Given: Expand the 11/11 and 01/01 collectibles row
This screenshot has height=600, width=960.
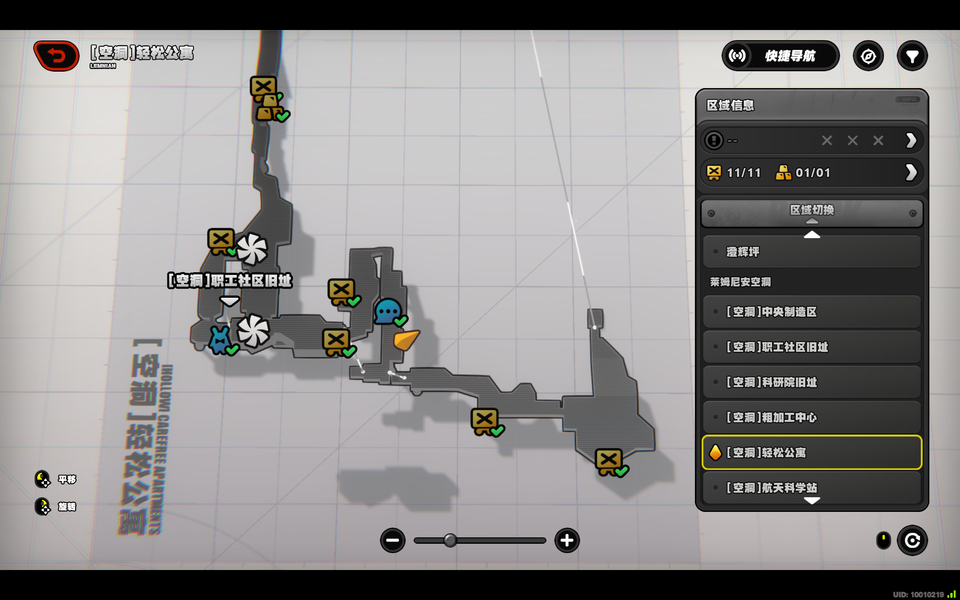Looking at the screenshot, I should click(910, 172).
